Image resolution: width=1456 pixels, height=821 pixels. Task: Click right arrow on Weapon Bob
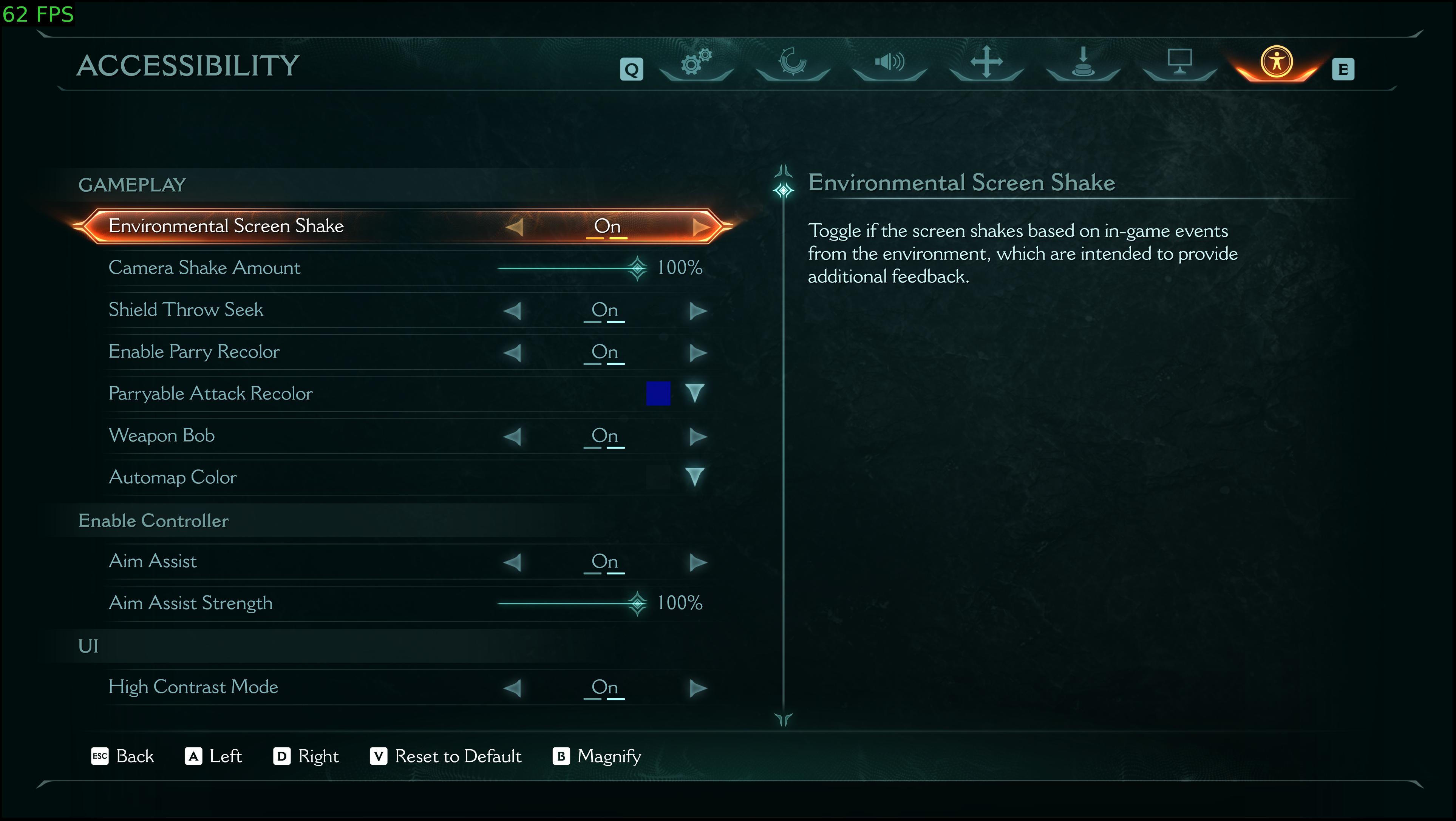(x=698, y=436)
